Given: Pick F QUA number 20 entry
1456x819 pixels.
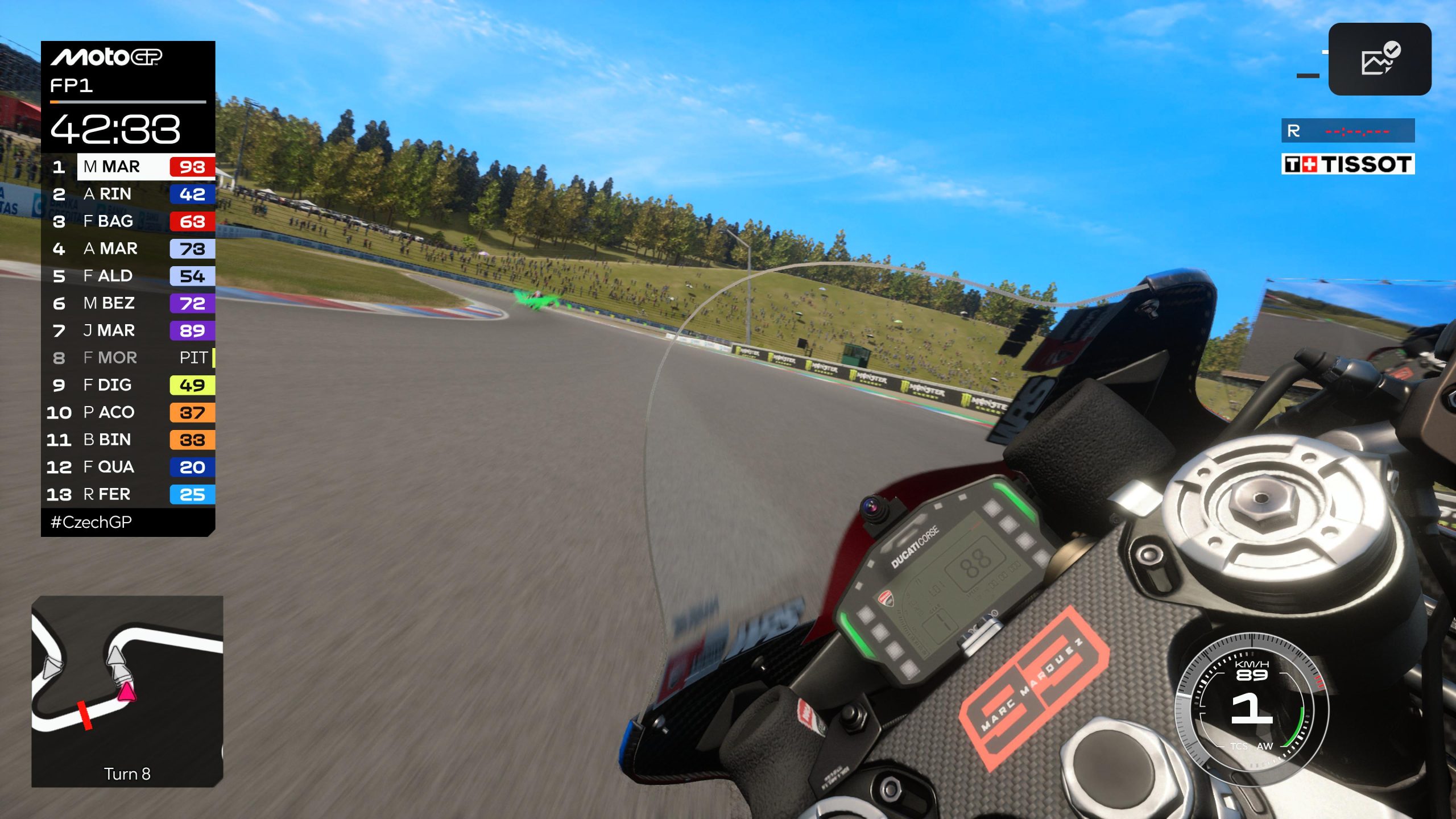Looking at the screenshot, I should [x=129, y=467].
